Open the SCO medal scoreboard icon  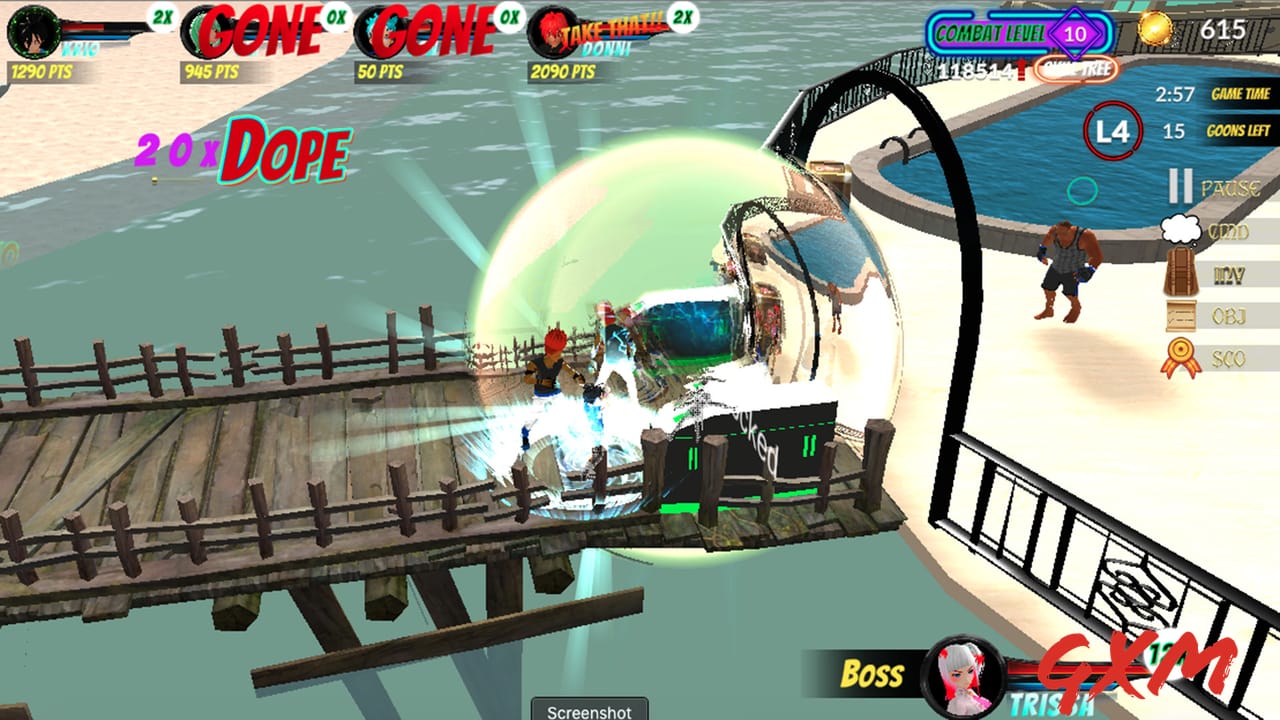(x=1180, y=354)
